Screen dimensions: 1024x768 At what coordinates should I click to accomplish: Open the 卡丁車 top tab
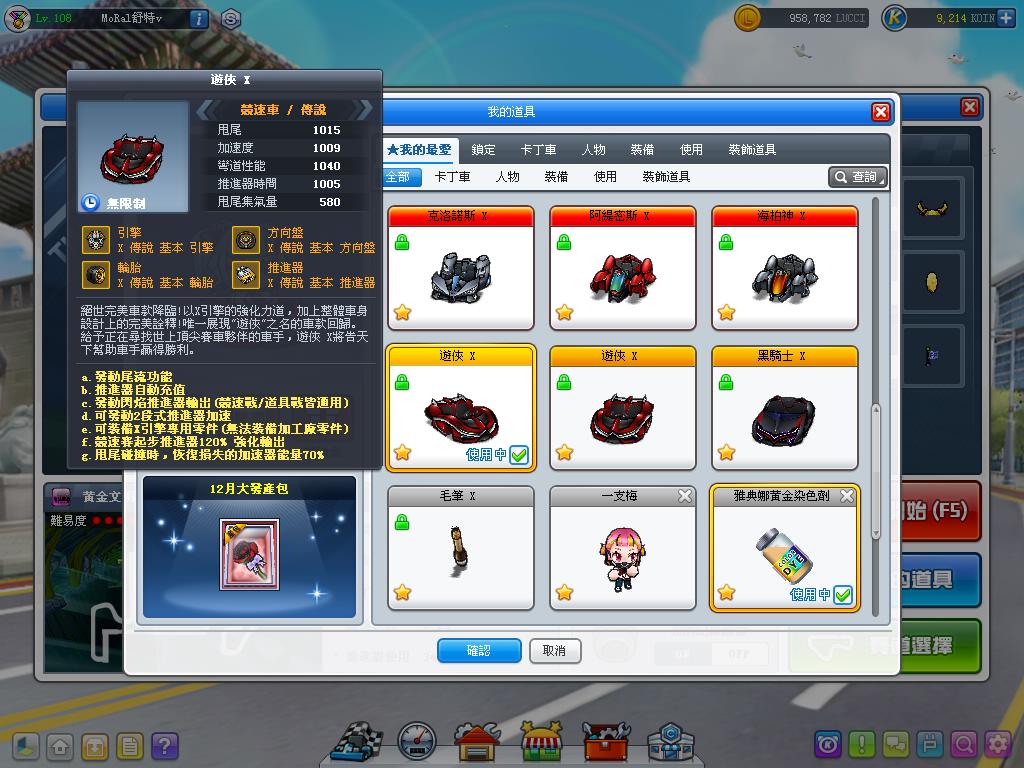coord(538,150)
